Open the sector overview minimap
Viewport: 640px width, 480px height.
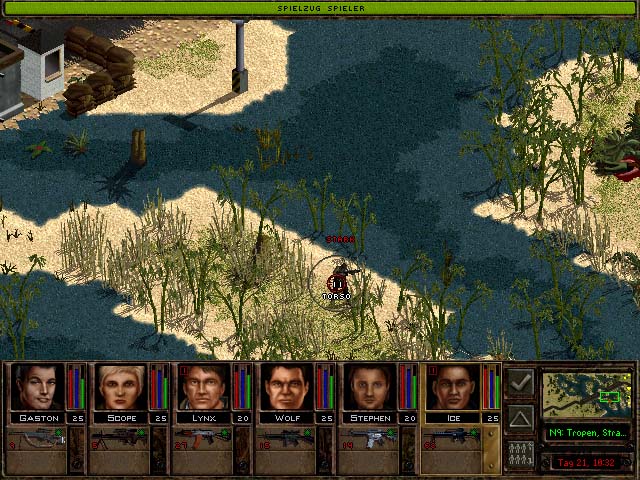(x=586, y=395)
